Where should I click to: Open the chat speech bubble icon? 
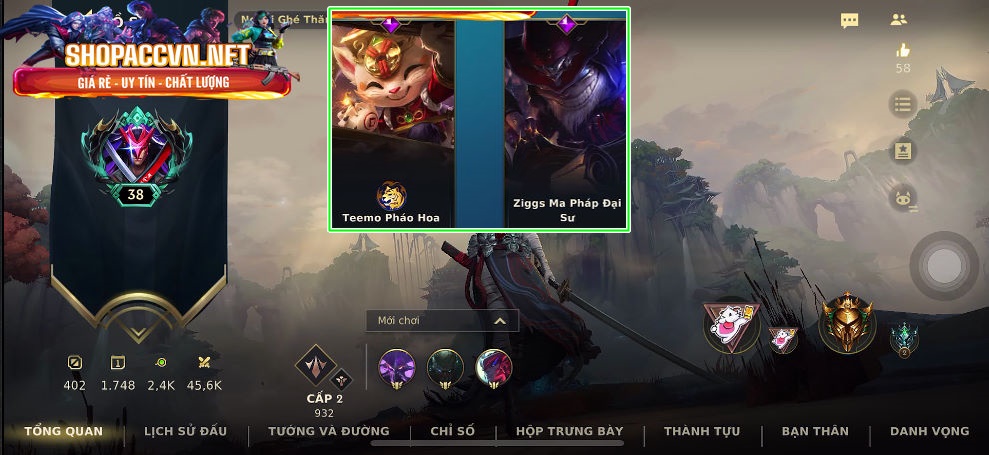[849, 20]
